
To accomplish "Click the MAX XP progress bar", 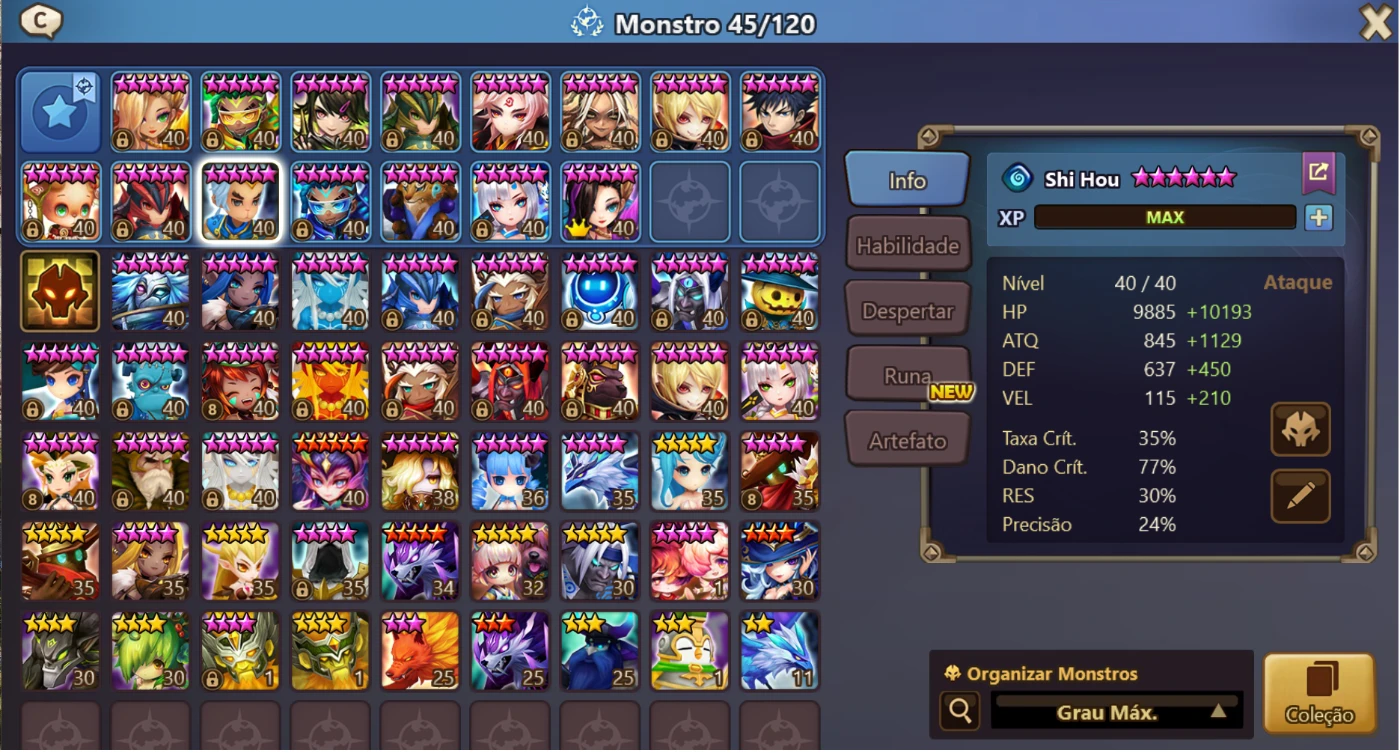I will coord(1165,217).
